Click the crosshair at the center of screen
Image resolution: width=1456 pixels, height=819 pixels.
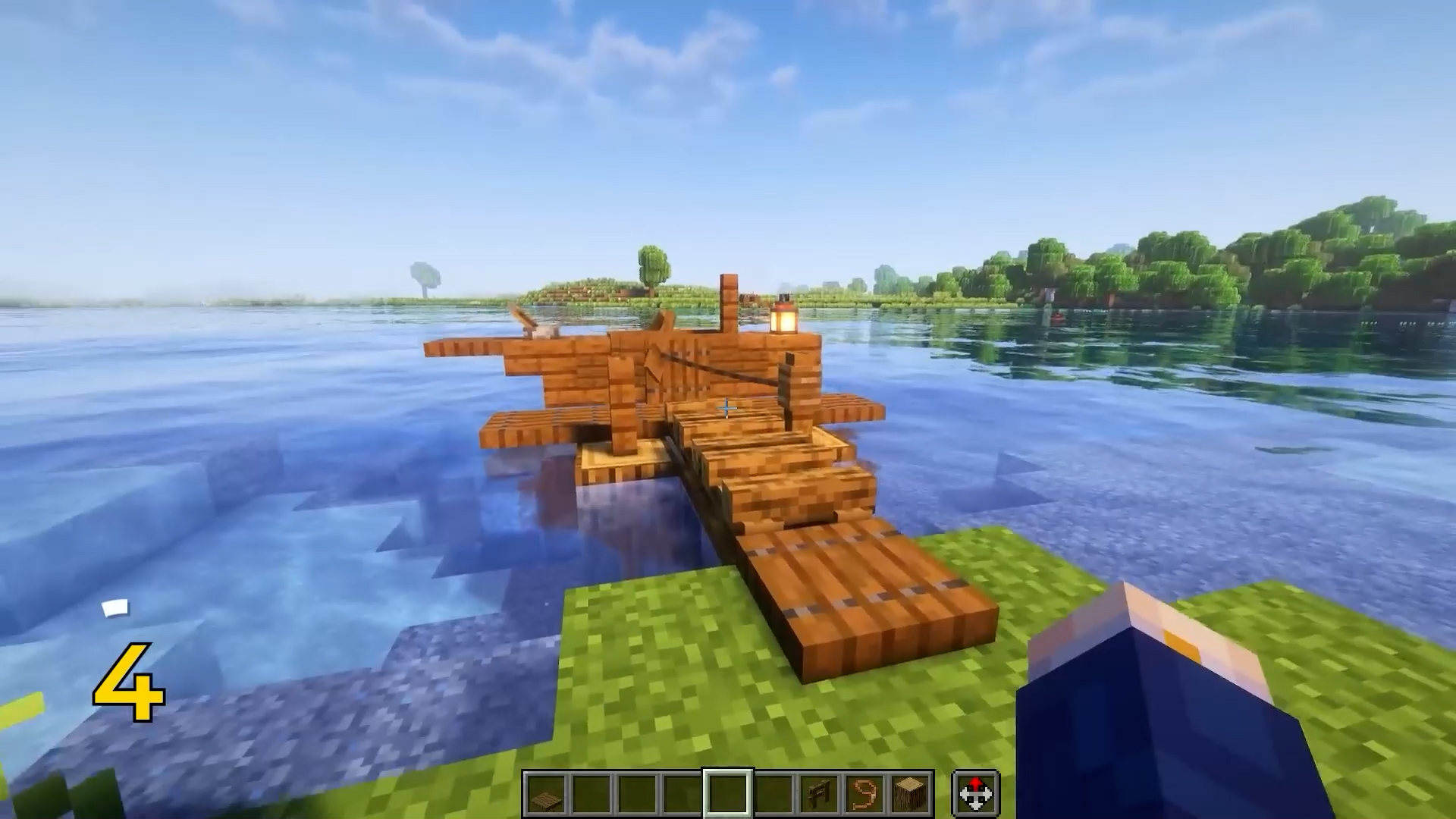(x=726, y=409)
